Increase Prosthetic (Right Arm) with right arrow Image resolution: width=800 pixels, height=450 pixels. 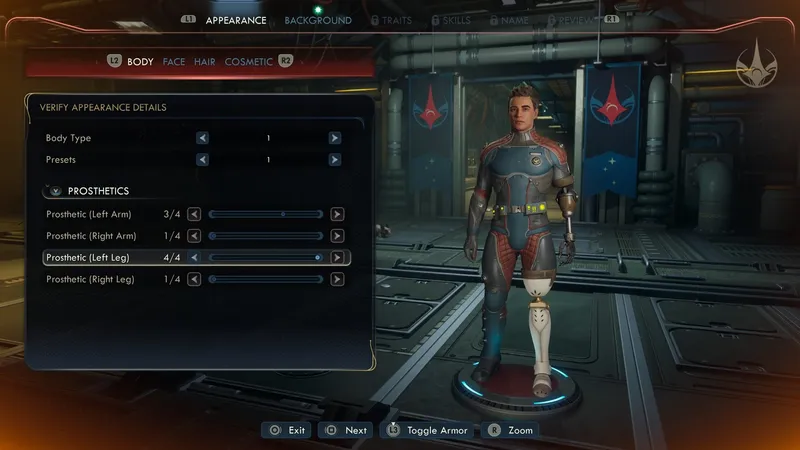point(337,236)
